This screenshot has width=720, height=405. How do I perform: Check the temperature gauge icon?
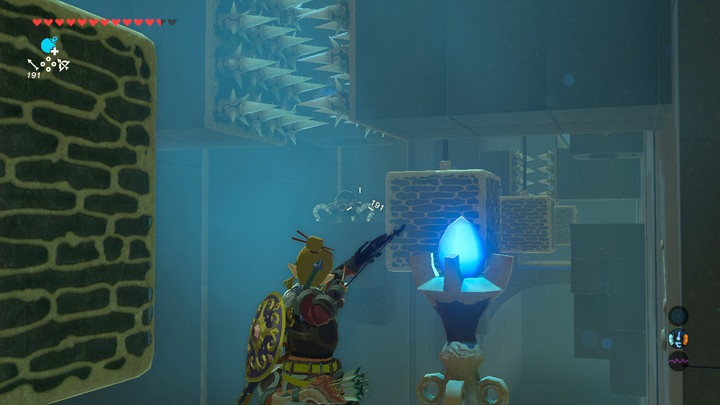tap(678, 338)
